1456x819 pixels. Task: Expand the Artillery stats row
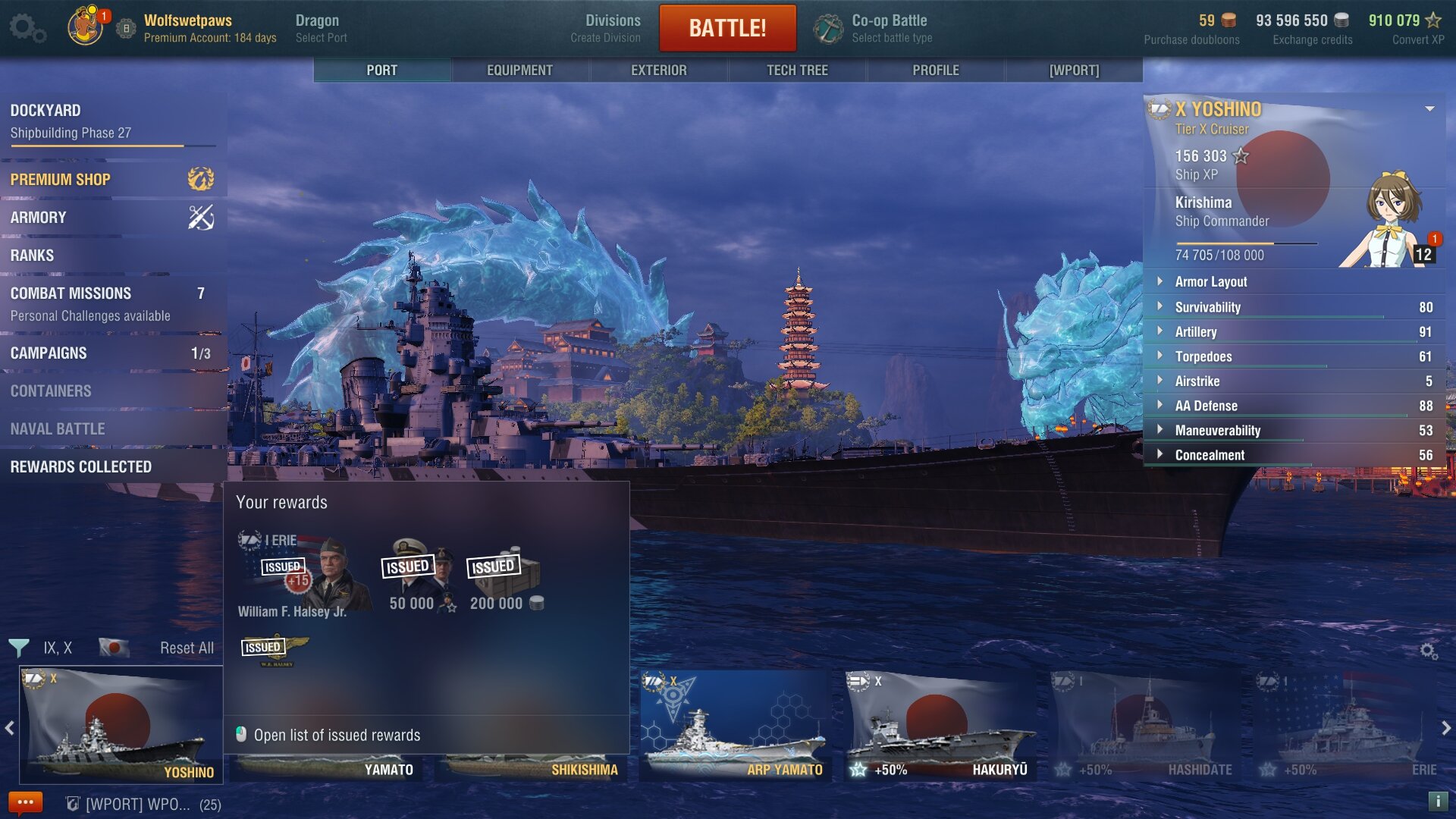tap(1195, 332)
